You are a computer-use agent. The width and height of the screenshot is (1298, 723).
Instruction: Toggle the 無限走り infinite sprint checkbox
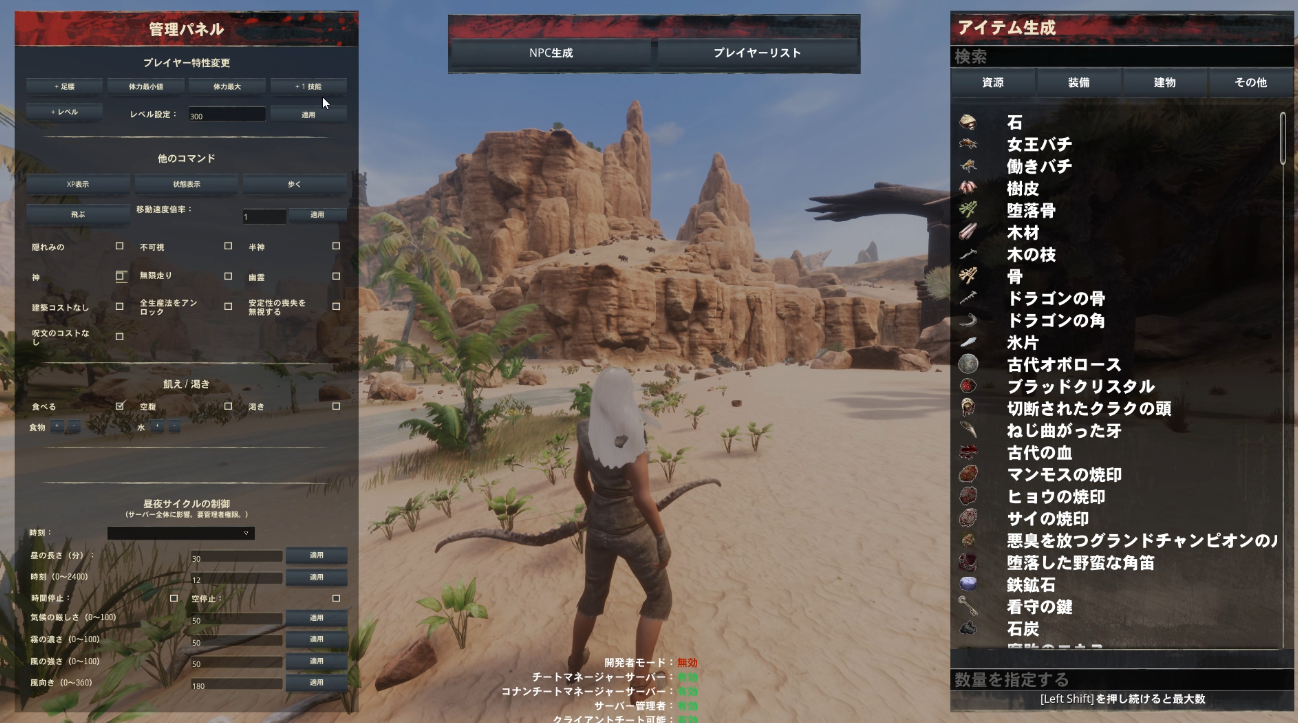pyautogui.click(x=226, y=275)
